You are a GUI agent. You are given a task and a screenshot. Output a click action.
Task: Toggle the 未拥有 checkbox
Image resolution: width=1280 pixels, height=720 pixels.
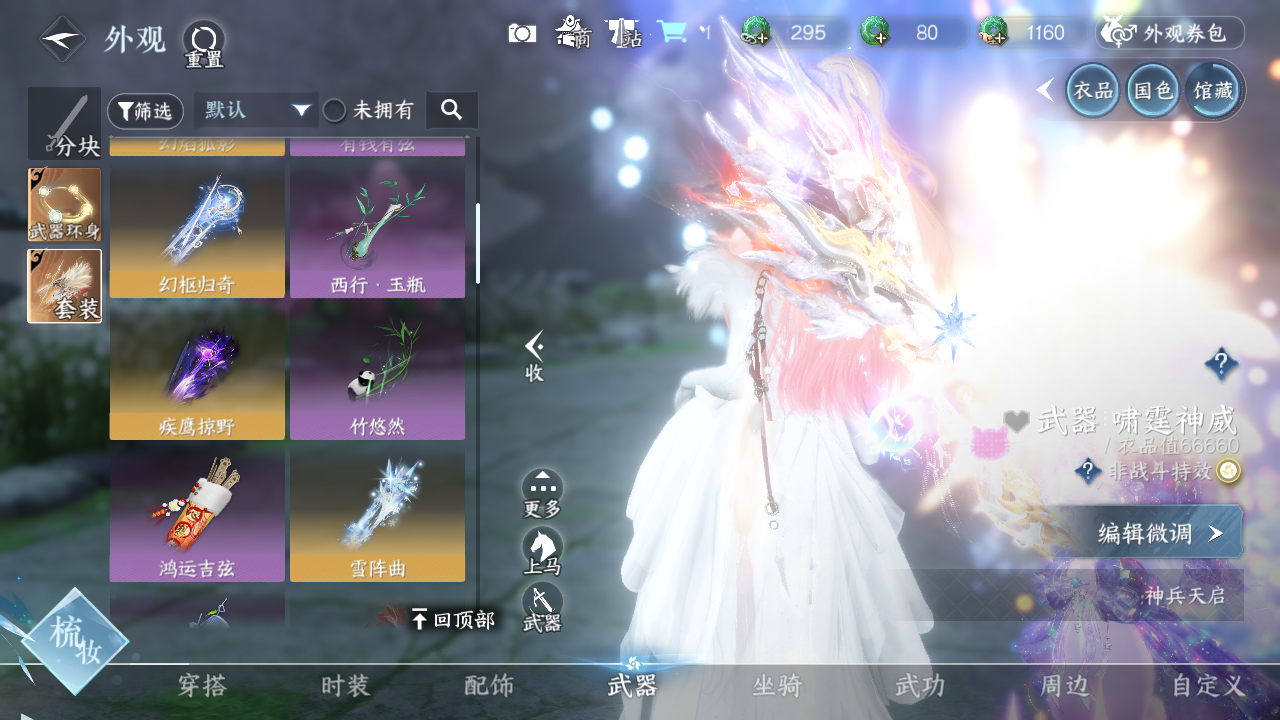(334, 111)
